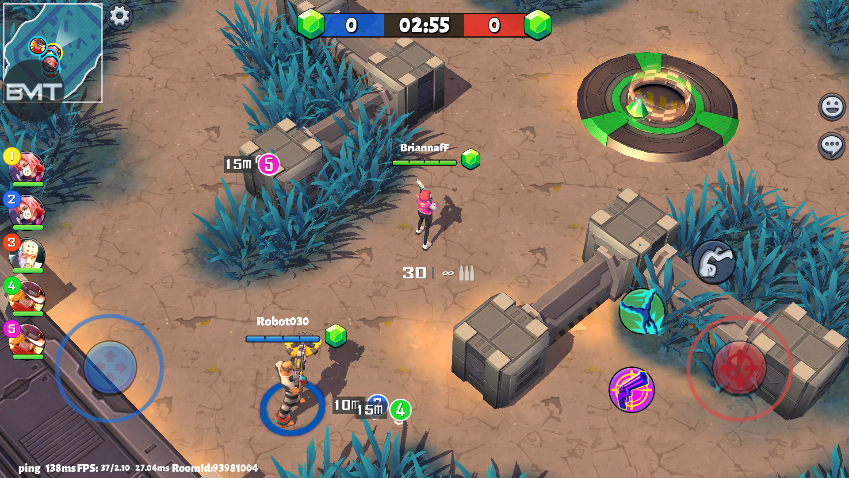This screenshot has width=849, height=478.
Task: Tap the red crosshair fire button
Action: coord(739,367)
